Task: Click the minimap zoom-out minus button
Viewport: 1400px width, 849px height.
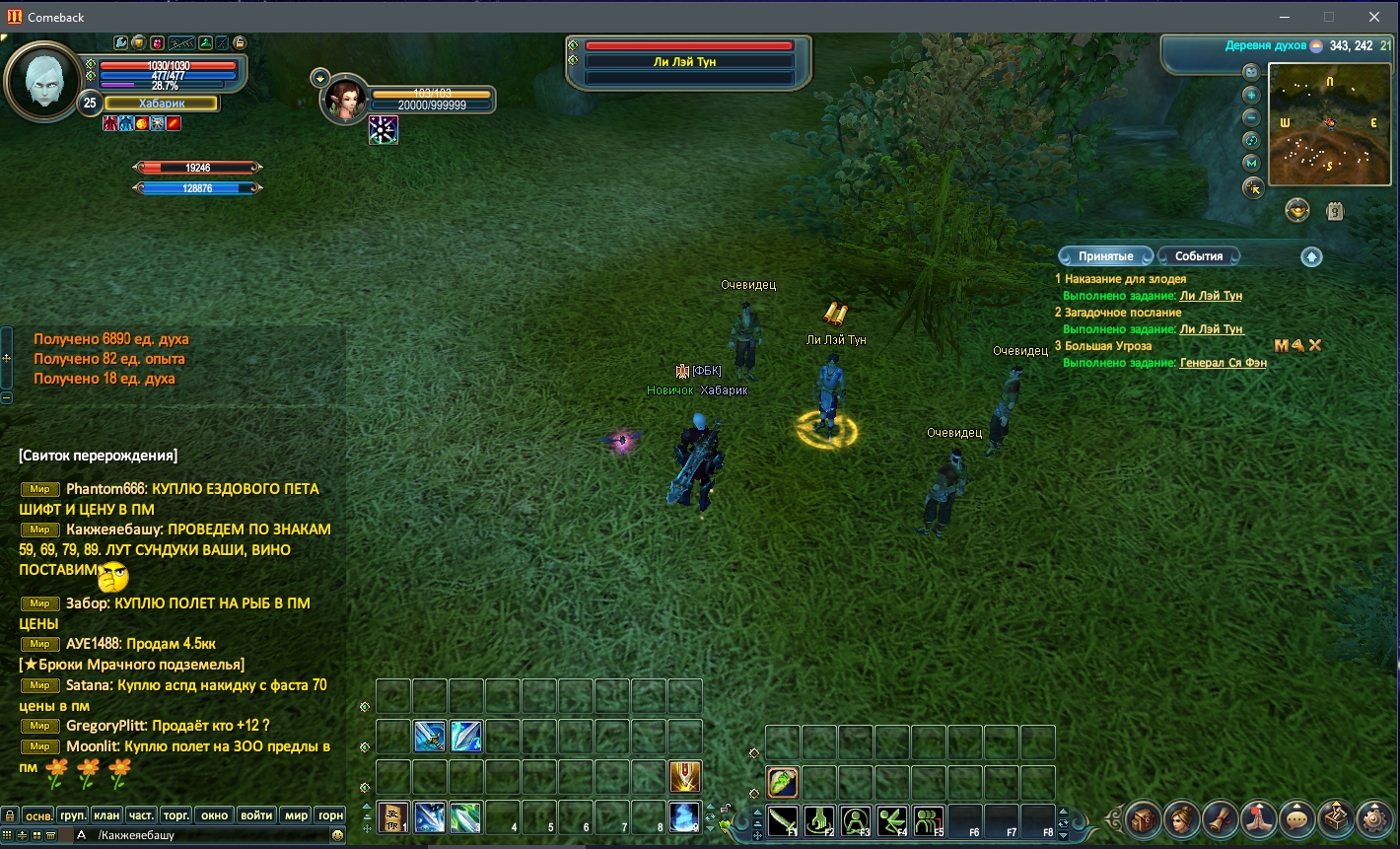Action: pyautogui.click(x=1252, y=117)
